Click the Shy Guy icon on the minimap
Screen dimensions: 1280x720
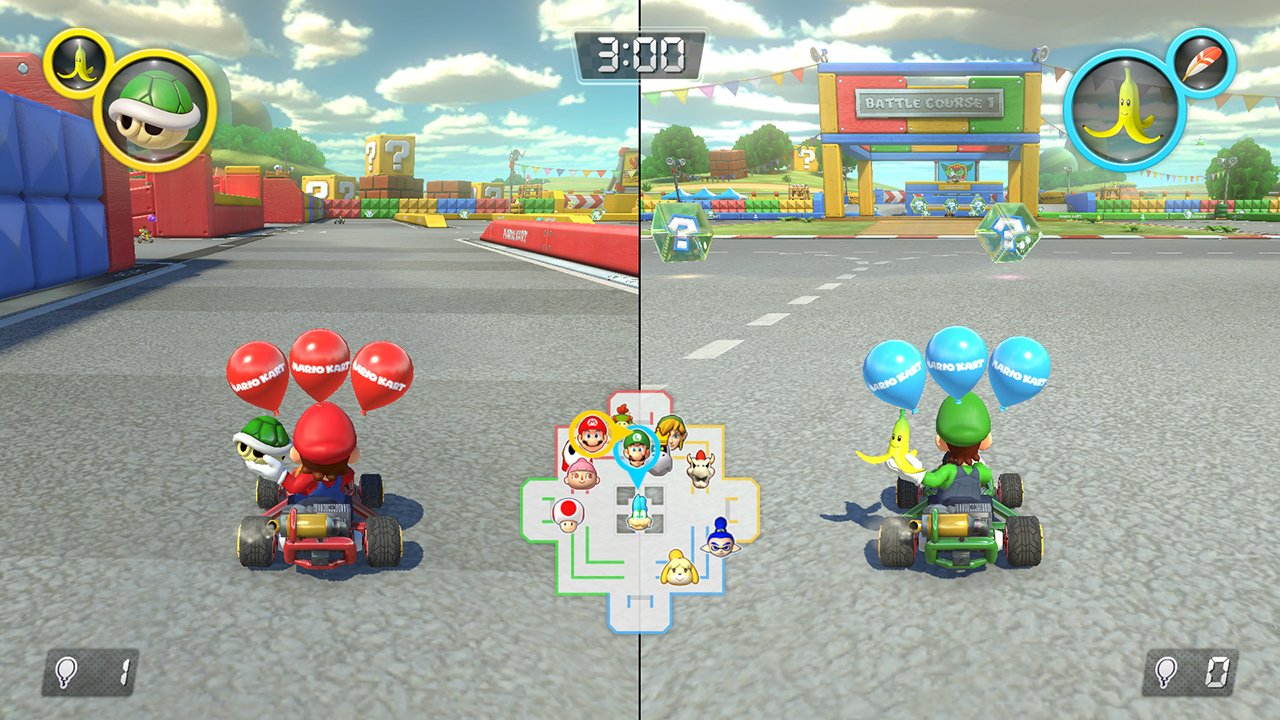570,454
